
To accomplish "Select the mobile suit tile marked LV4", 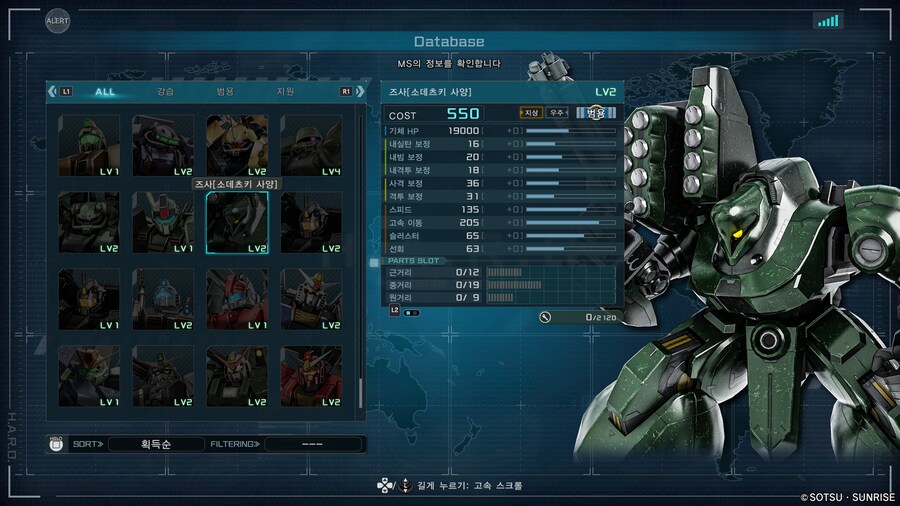I will click(x=311, y=146).
